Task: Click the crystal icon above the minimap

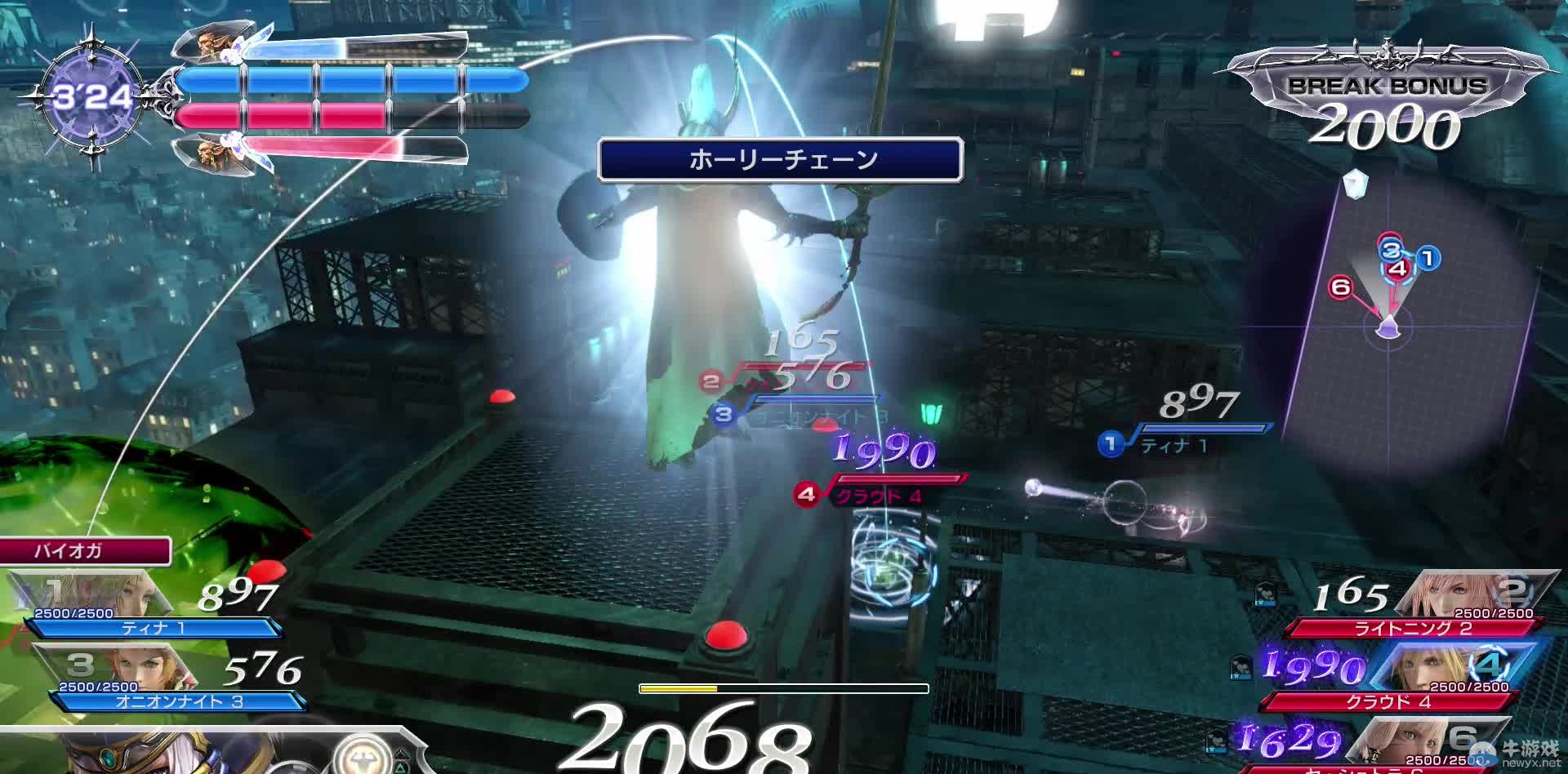Action: [x=1355, y=183]
